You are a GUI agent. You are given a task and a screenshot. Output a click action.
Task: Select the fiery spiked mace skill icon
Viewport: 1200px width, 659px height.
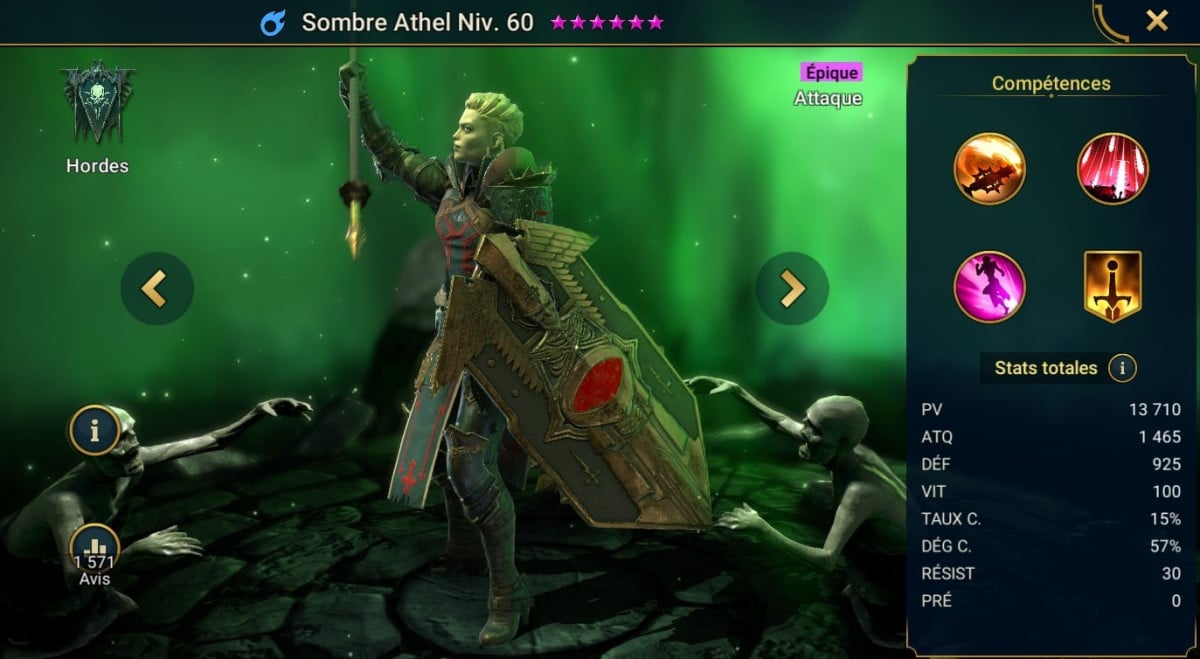click(989, 168)
